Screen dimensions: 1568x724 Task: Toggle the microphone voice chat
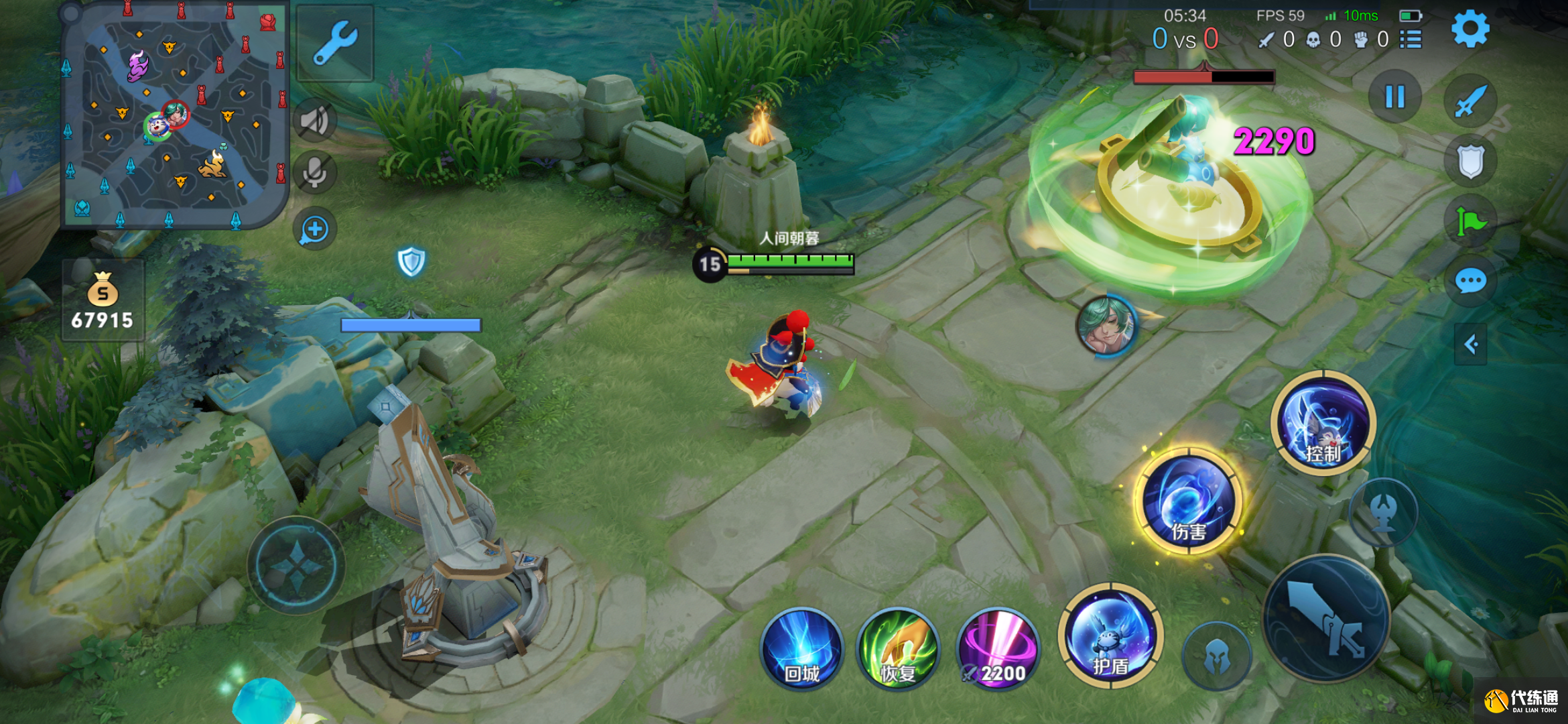(314, 172)
